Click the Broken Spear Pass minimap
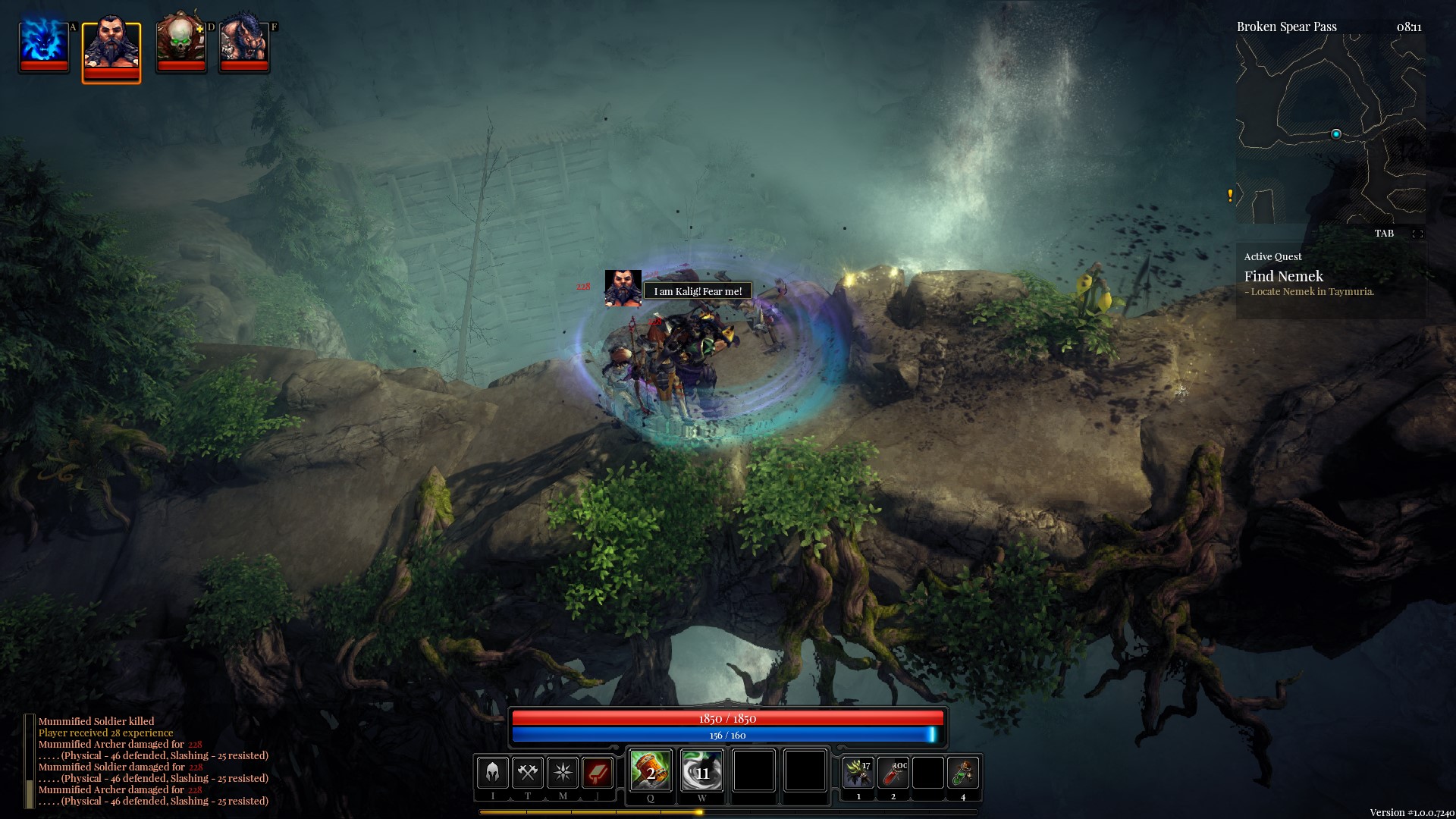Image resolution: width=1456 pixels, height=819 pixels. 1330,129
